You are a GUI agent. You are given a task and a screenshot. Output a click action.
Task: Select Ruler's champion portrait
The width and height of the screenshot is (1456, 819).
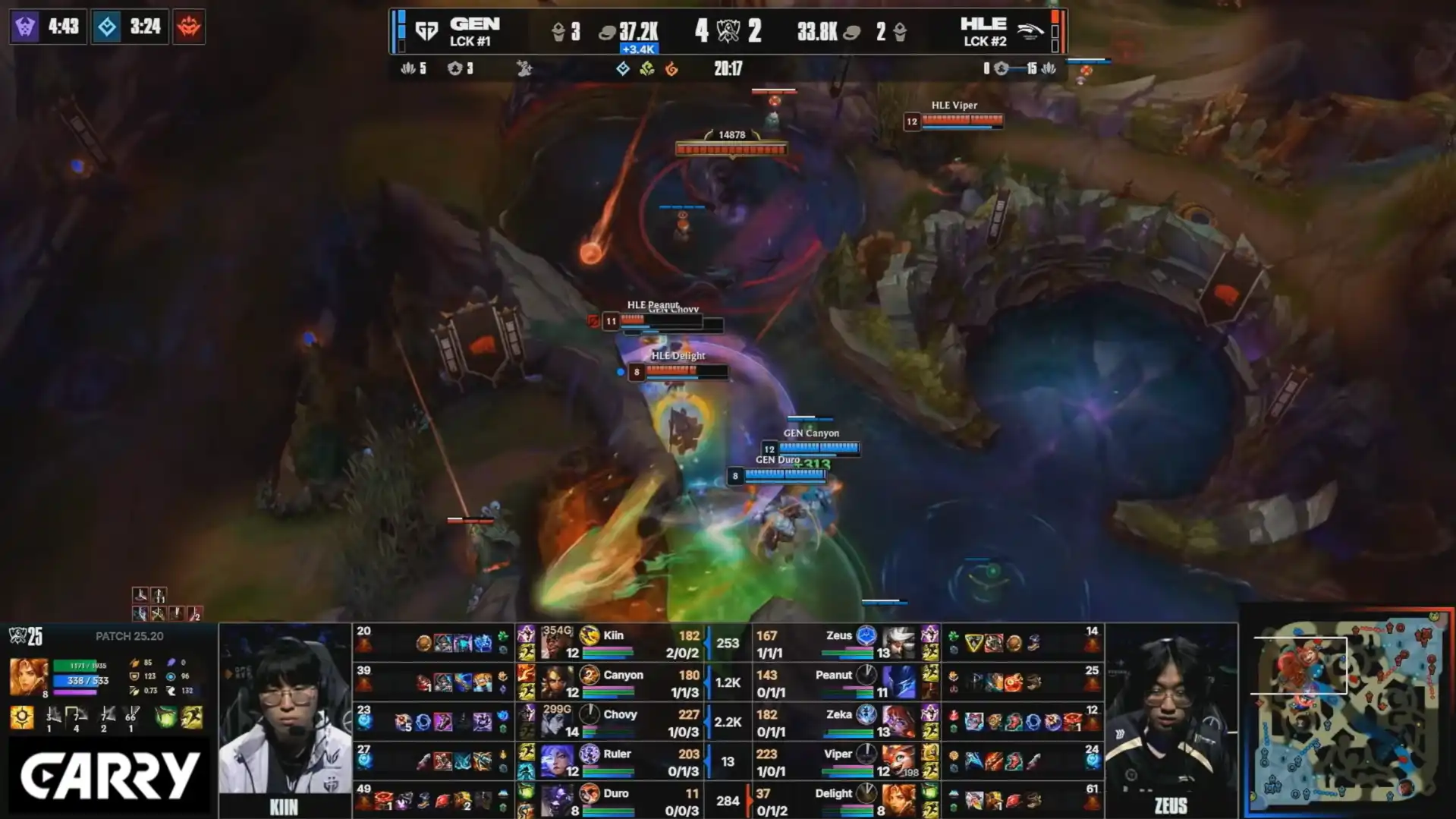click(556, 761)
